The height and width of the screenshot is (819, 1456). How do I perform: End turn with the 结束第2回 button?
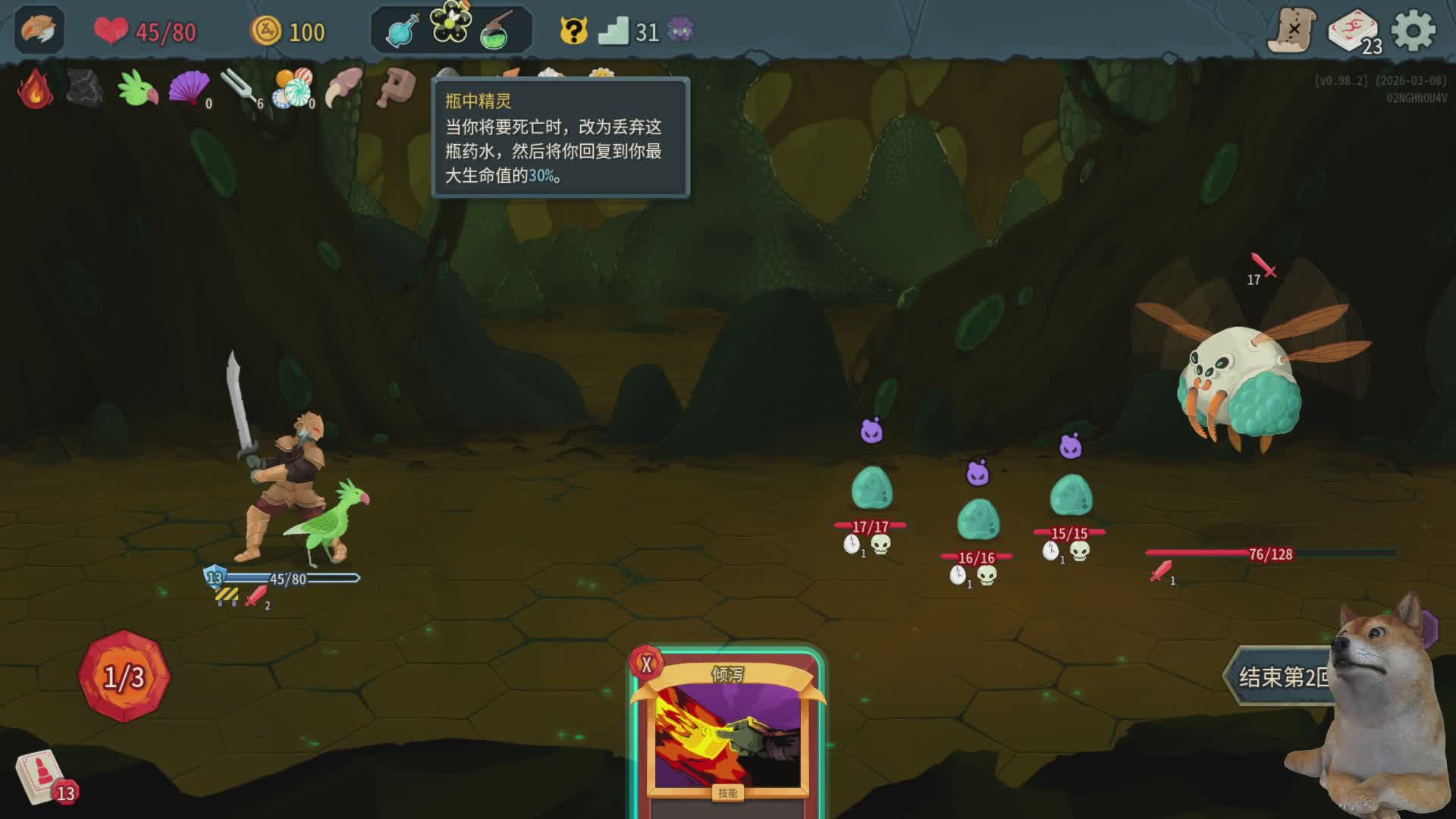coord(1282,676)
